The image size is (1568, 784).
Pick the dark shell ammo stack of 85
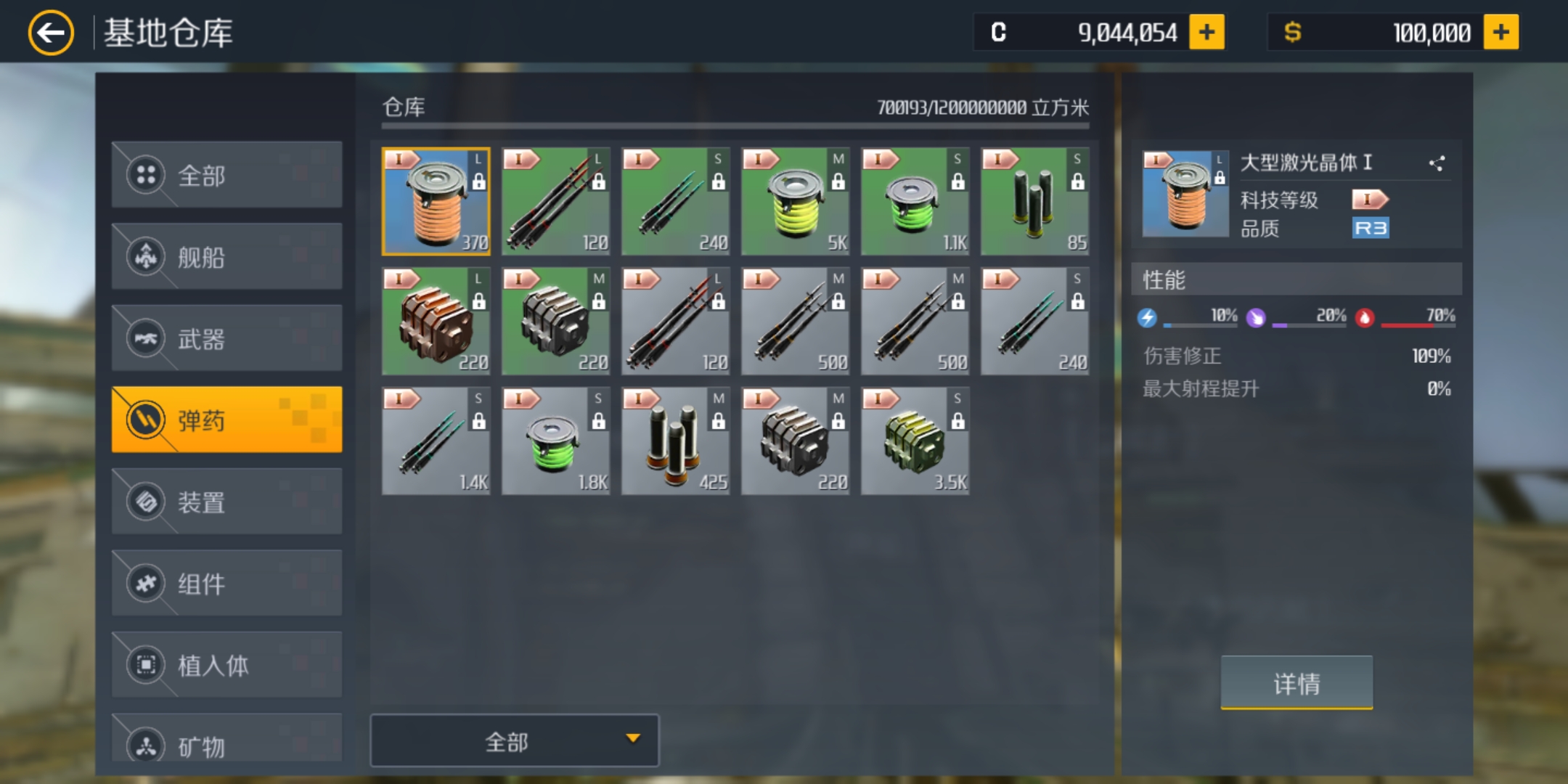point(1035,202)
